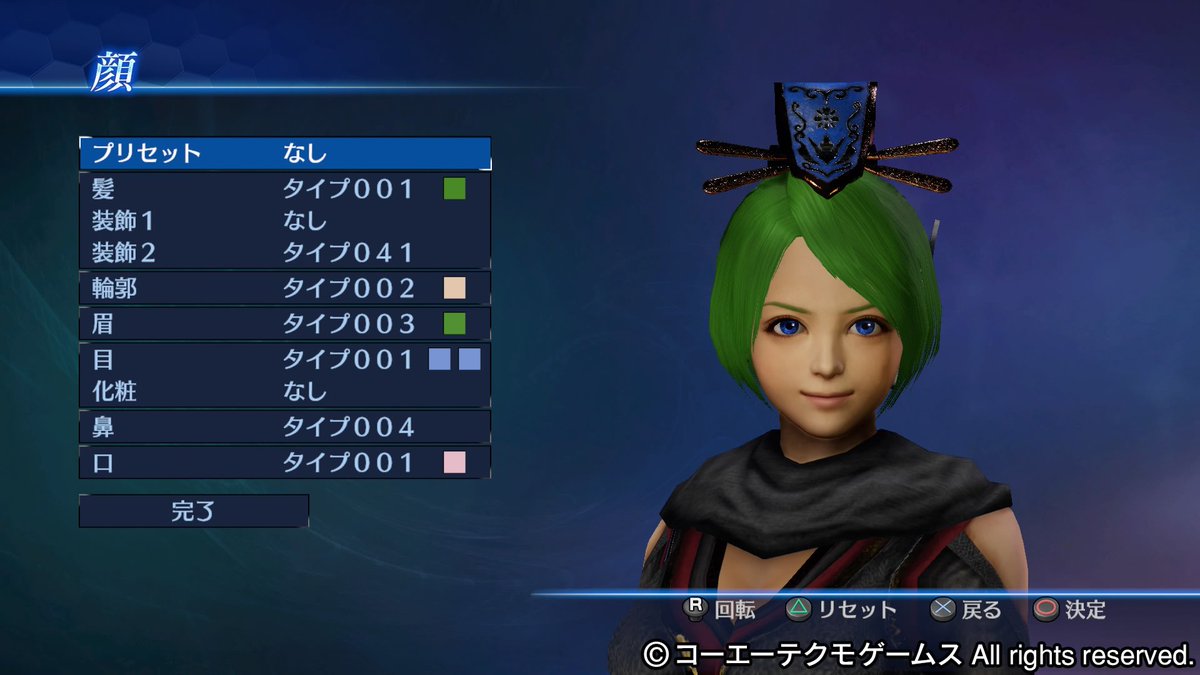Pick the beige skin color swatch
The image size is (1200, 675).
tap(455, 289)
